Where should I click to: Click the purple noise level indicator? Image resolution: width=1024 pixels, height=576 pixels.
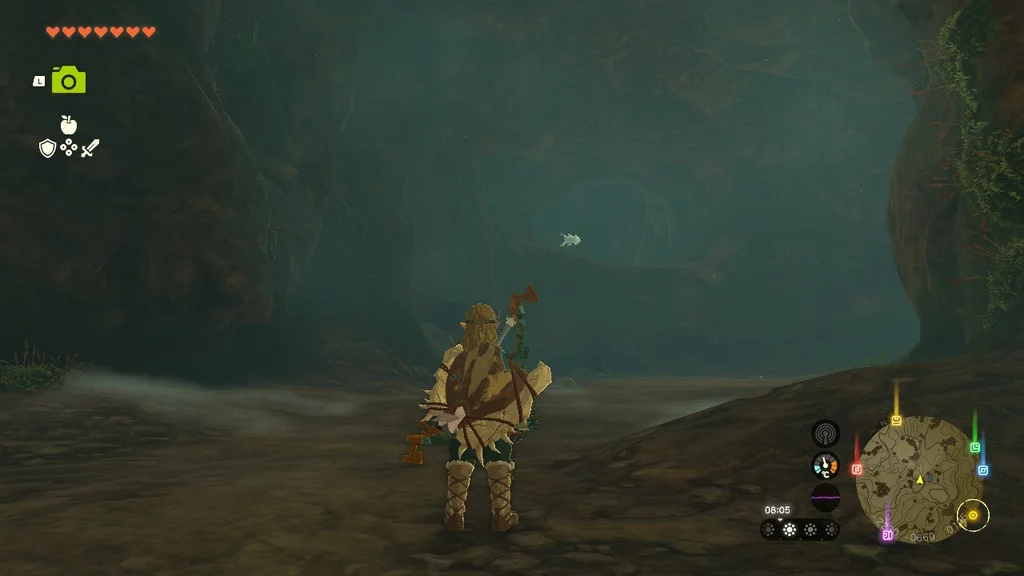point(825,497)
